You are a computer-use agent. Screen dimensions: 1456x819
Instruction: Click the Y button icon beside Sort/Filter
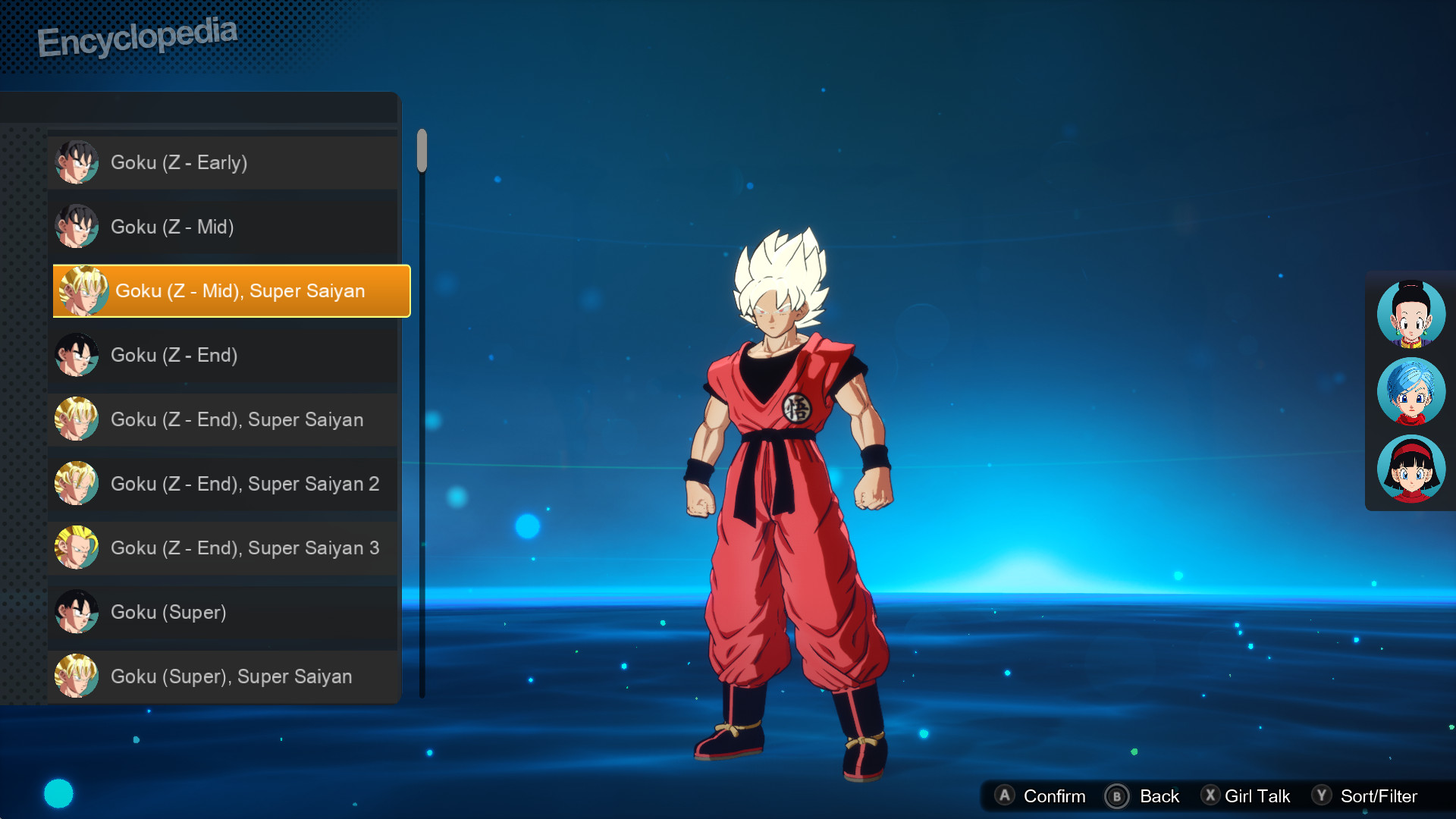1321,796
